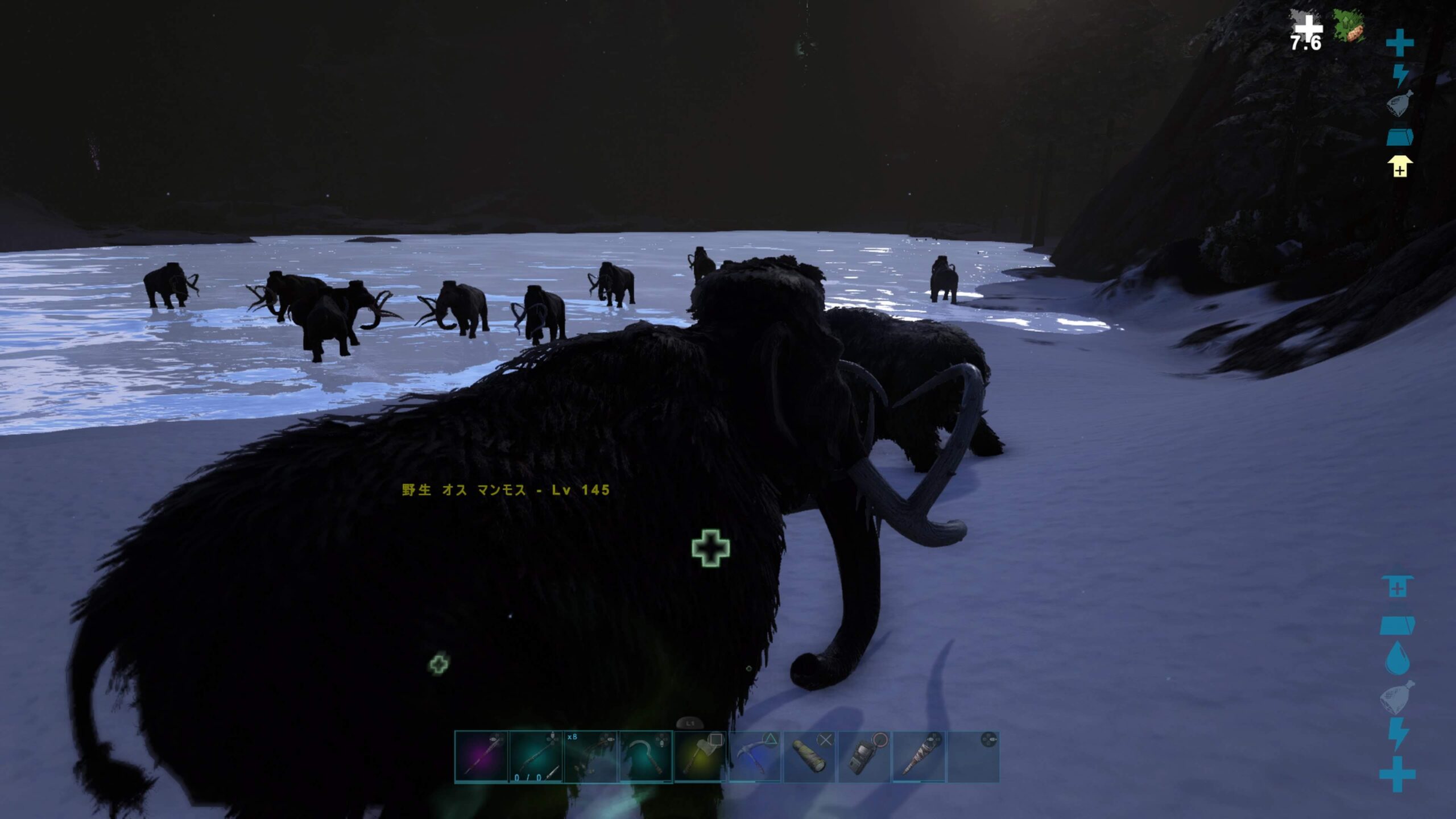Equip the rifle showing 0/0 ammo
This screenshot has height=819, width=1456.
tap(536, 757)
